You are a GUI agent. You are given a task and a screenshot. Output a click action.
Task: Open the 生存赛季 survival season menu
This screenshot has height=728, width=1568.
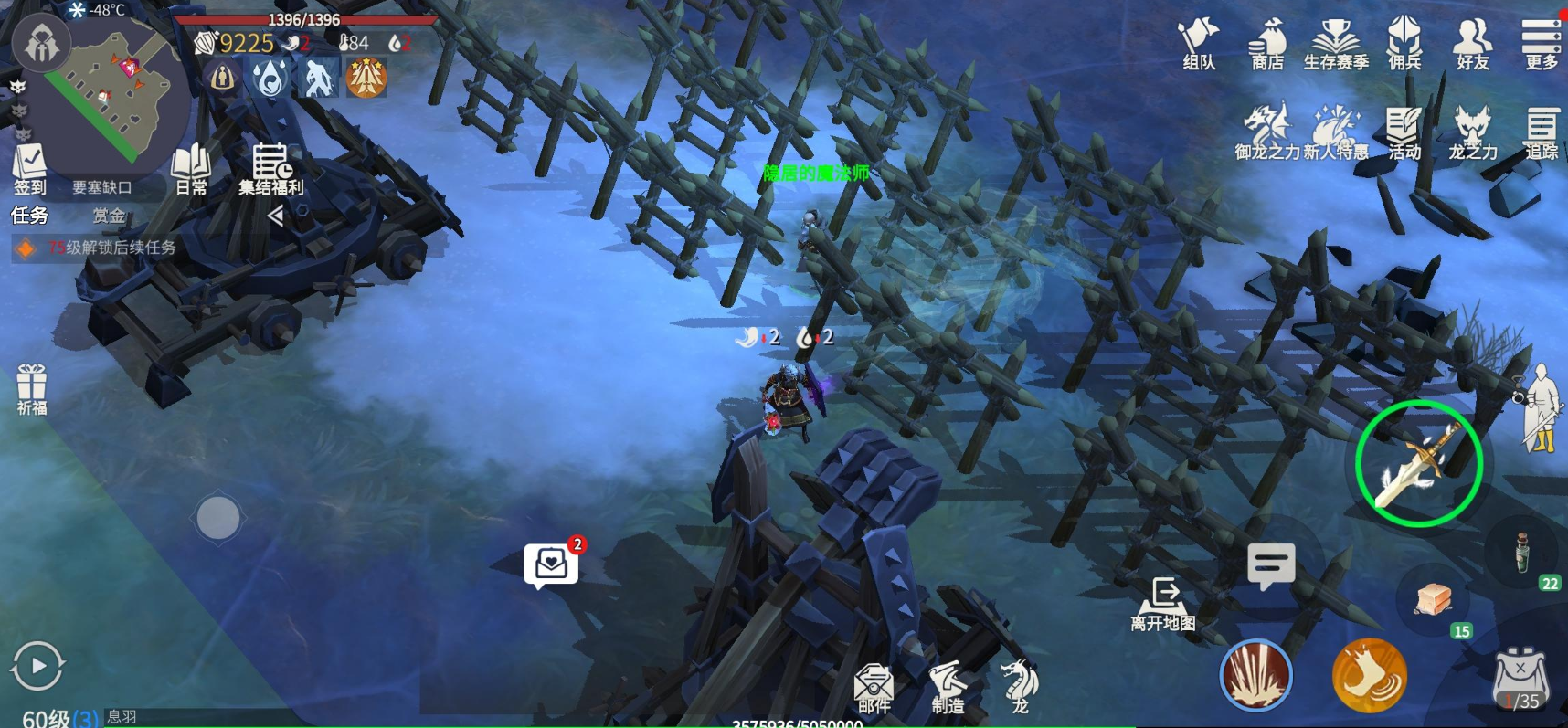click(1336, 44)
